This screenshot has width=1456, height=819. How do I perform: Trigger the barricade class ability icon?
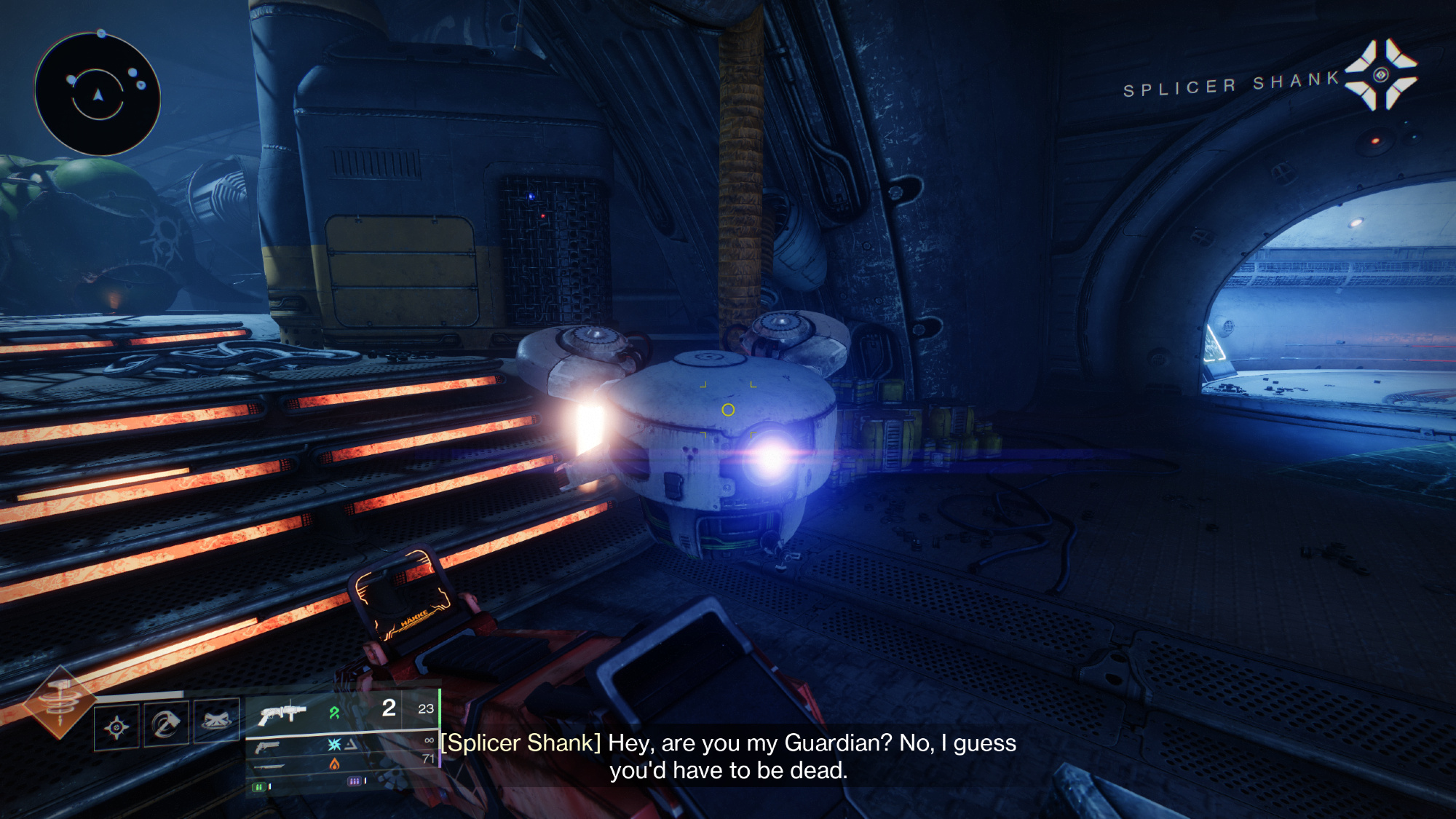(216, 722)
